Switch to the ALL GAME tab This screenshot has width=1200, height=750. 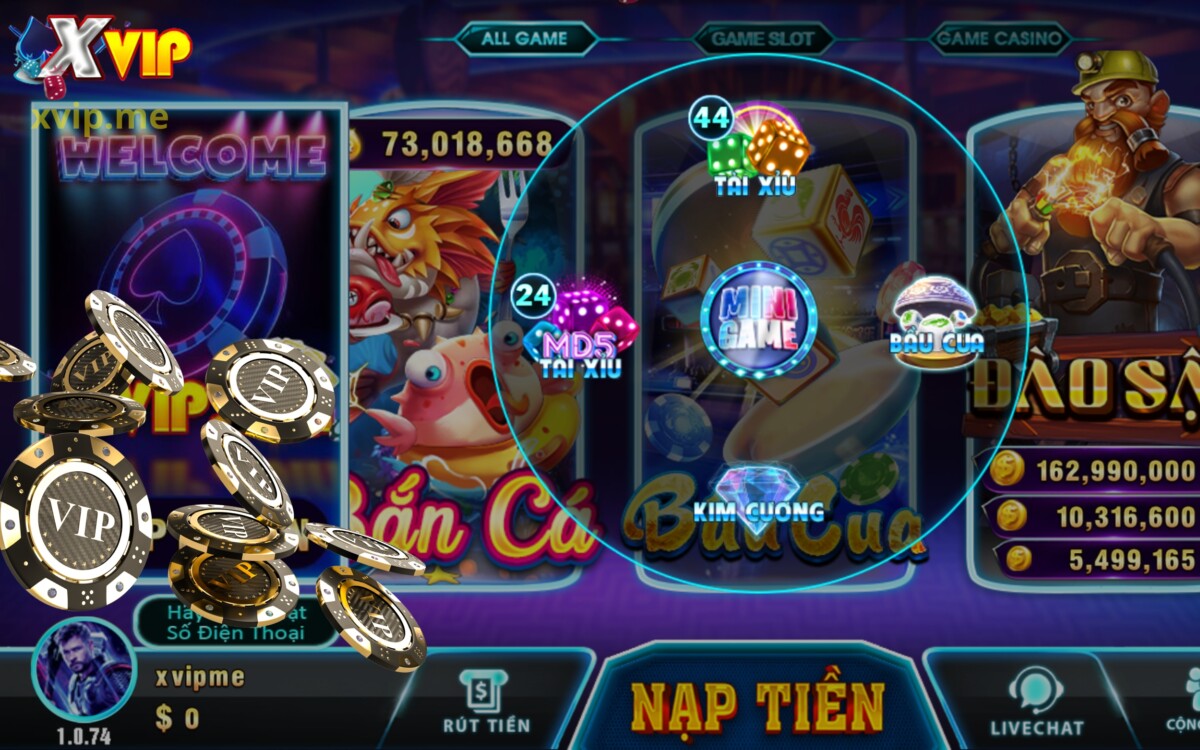pos(524,39)
